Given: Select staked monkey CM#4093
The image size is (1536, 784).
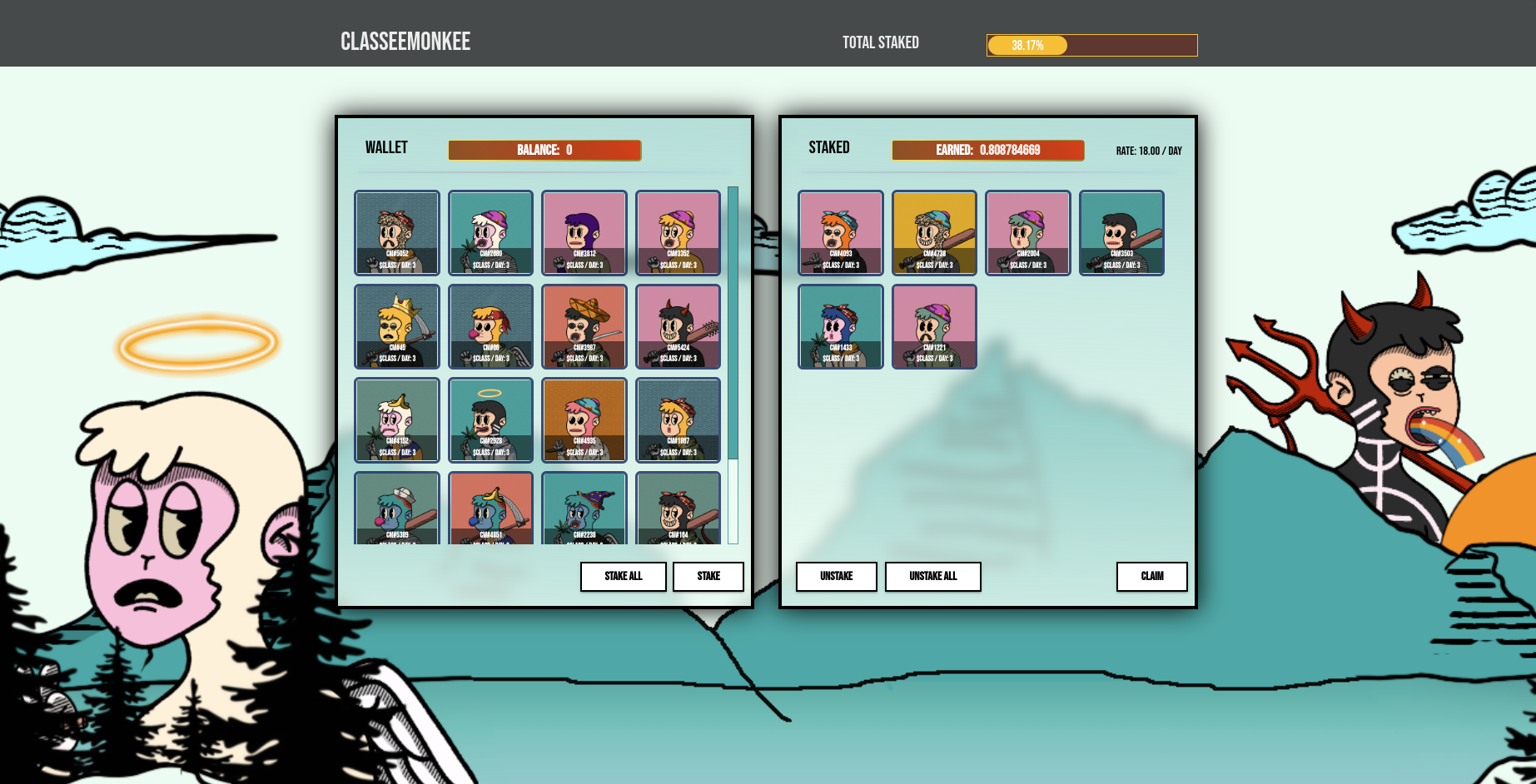Looking at the screenshot, I should [841, 232].
